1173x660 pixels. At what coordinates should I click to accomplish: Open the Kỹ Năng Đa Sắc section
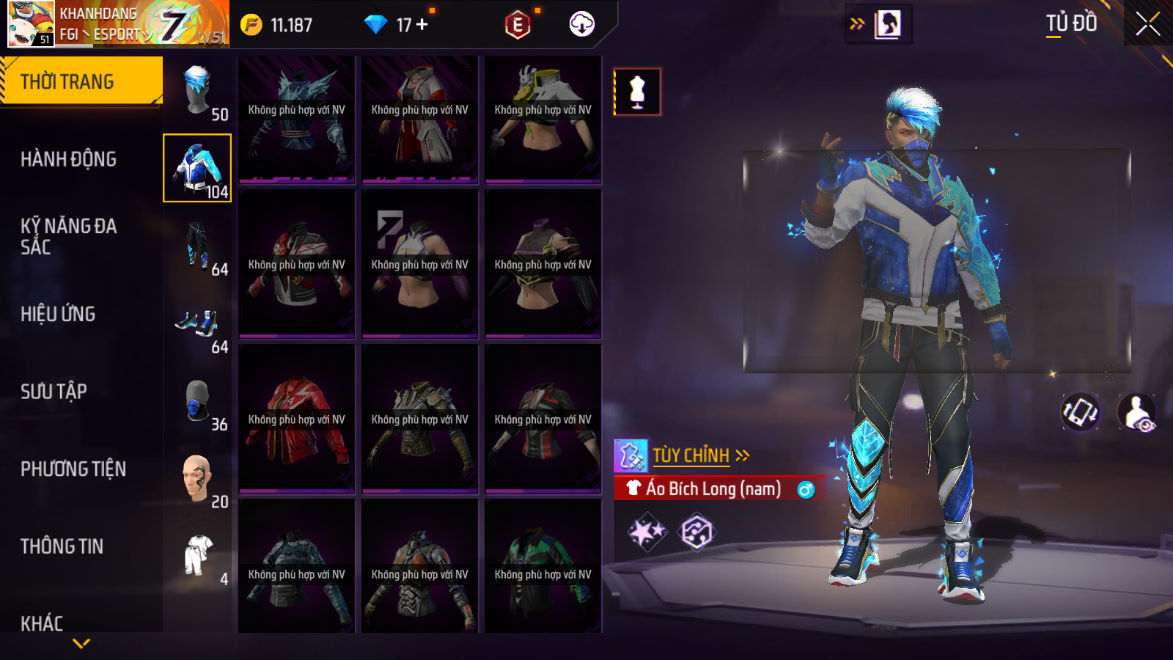(68, 236)
